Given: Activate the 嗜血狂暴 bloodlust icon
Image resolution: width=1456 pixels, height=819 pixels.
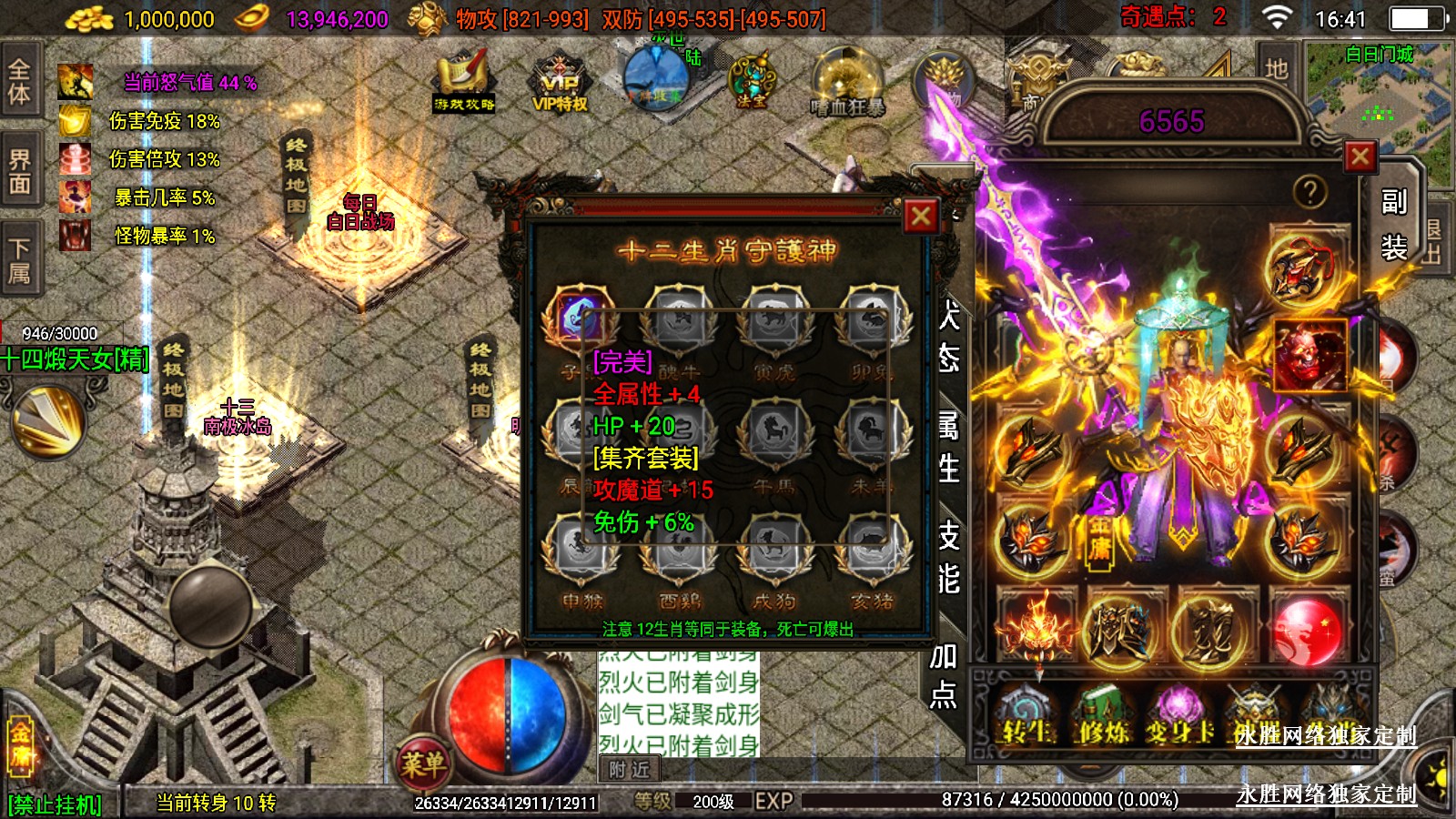Looking at the screenshot, I should (847, 85).
